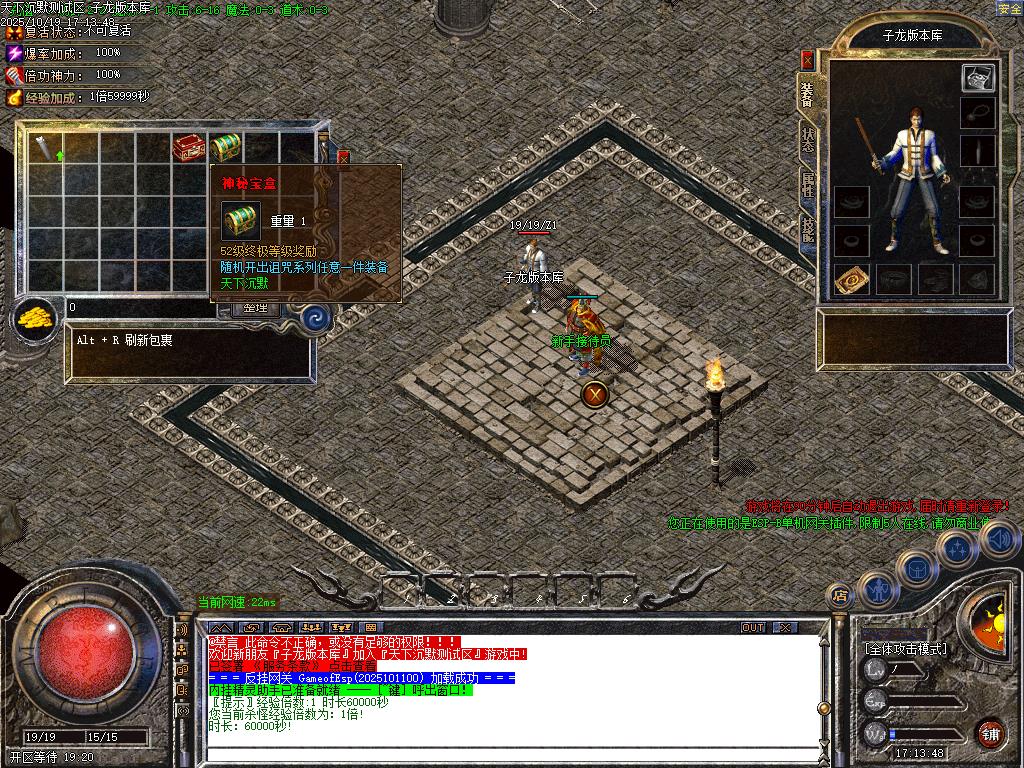Close the inventory bag window
Viewport: 1024px width, 768px height.
[x=344, y=157]
